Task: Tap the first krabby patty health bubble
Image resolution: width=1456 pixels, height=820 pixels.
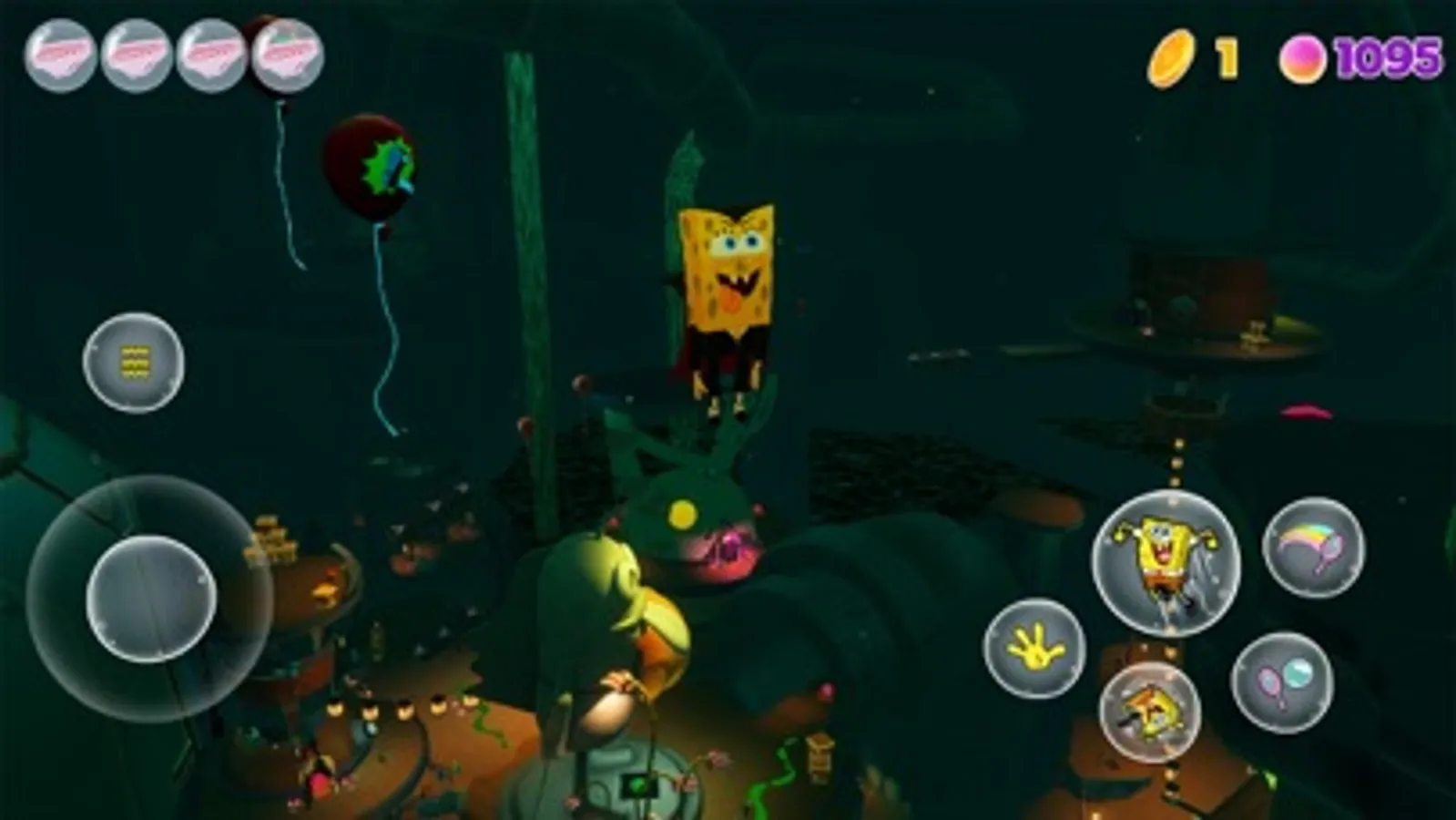Action: tap(60, 55)
